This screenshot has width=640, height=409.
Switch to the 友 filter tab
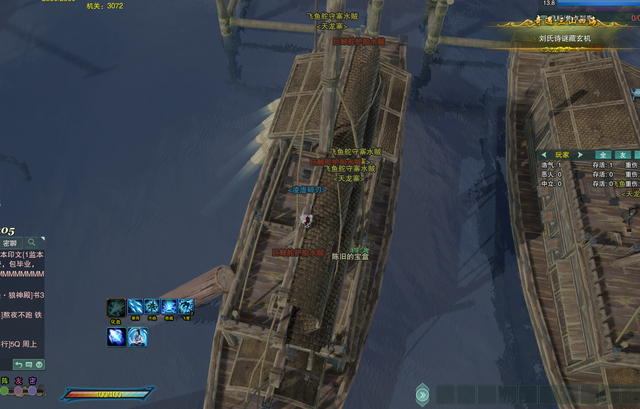point(621,155)
